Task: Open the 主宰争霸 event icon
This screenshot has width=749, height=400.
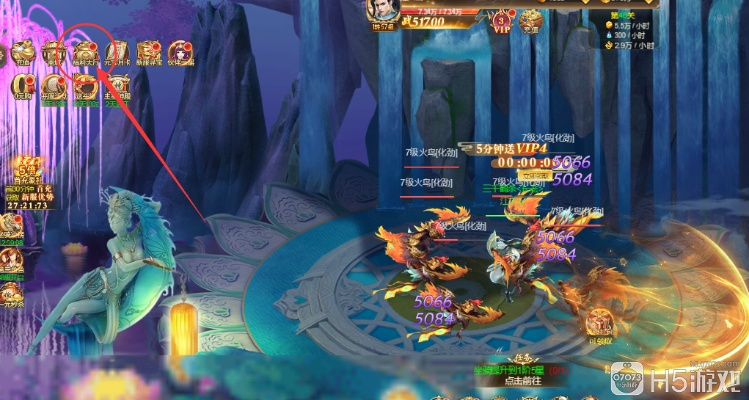Action: point(118,88)
